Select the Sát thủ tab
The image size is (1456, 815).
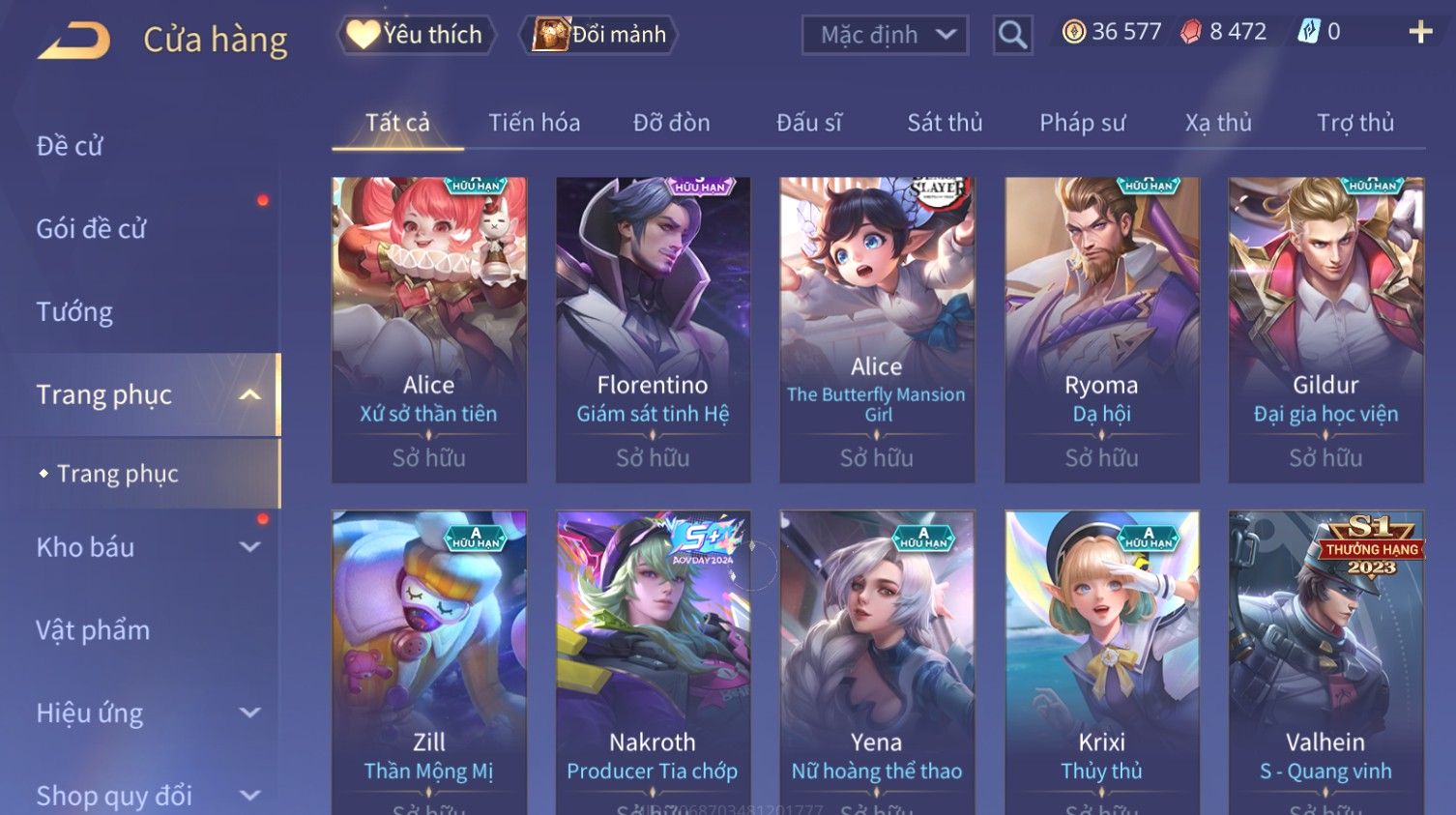pos(944,123)
